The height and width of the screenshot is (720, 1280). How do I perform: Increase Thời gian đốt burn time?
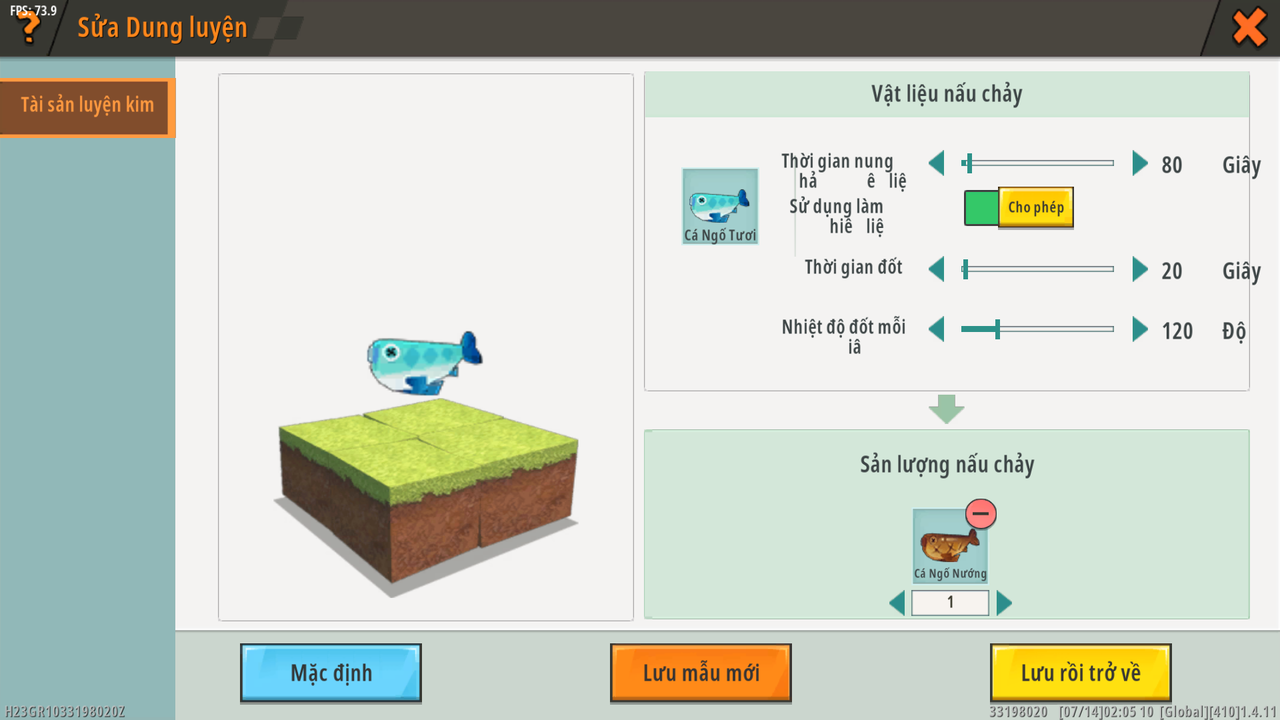tap(1139, 269)
